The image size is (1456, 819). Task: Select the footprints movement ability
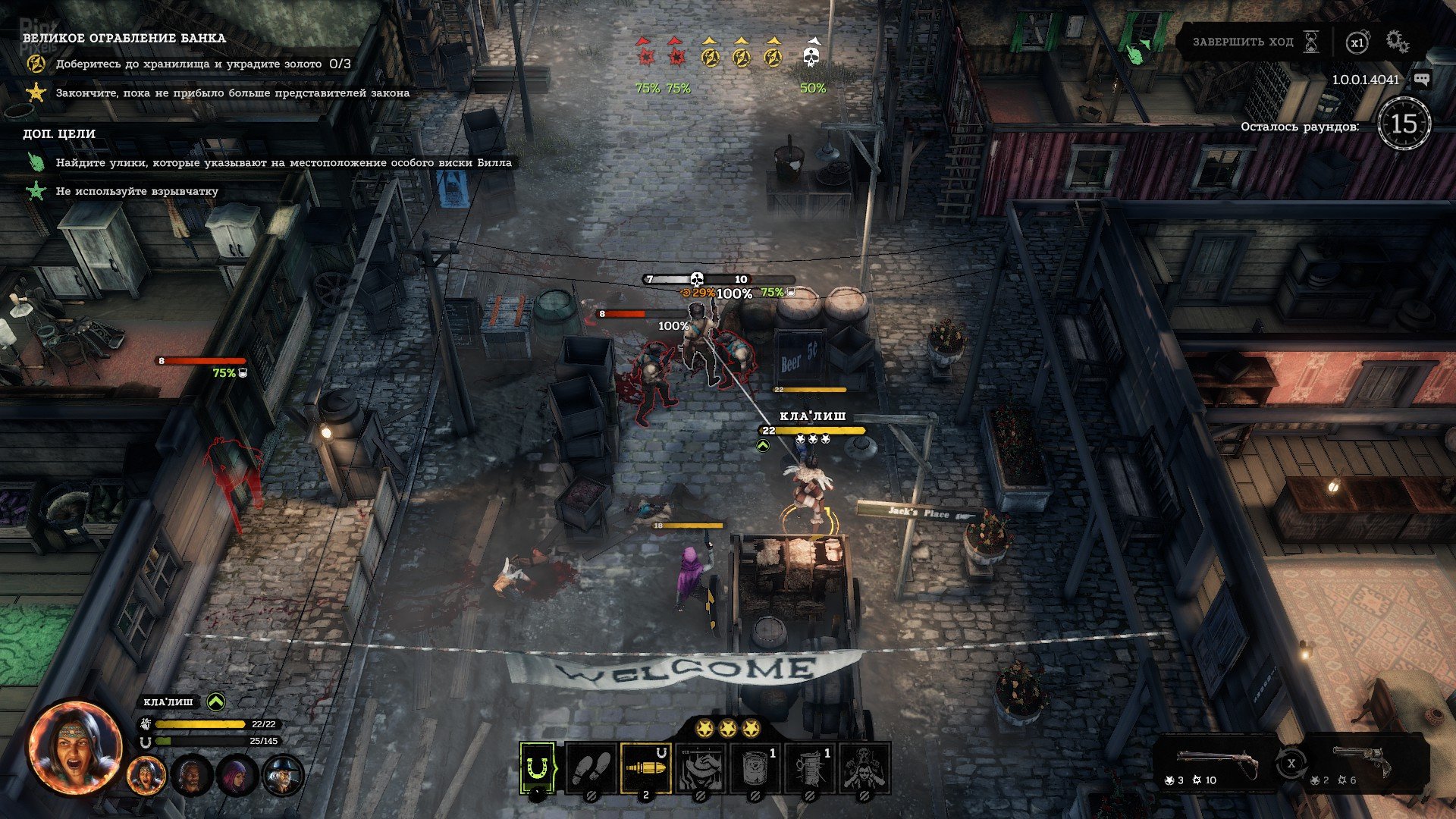click(x=591, y=768)
